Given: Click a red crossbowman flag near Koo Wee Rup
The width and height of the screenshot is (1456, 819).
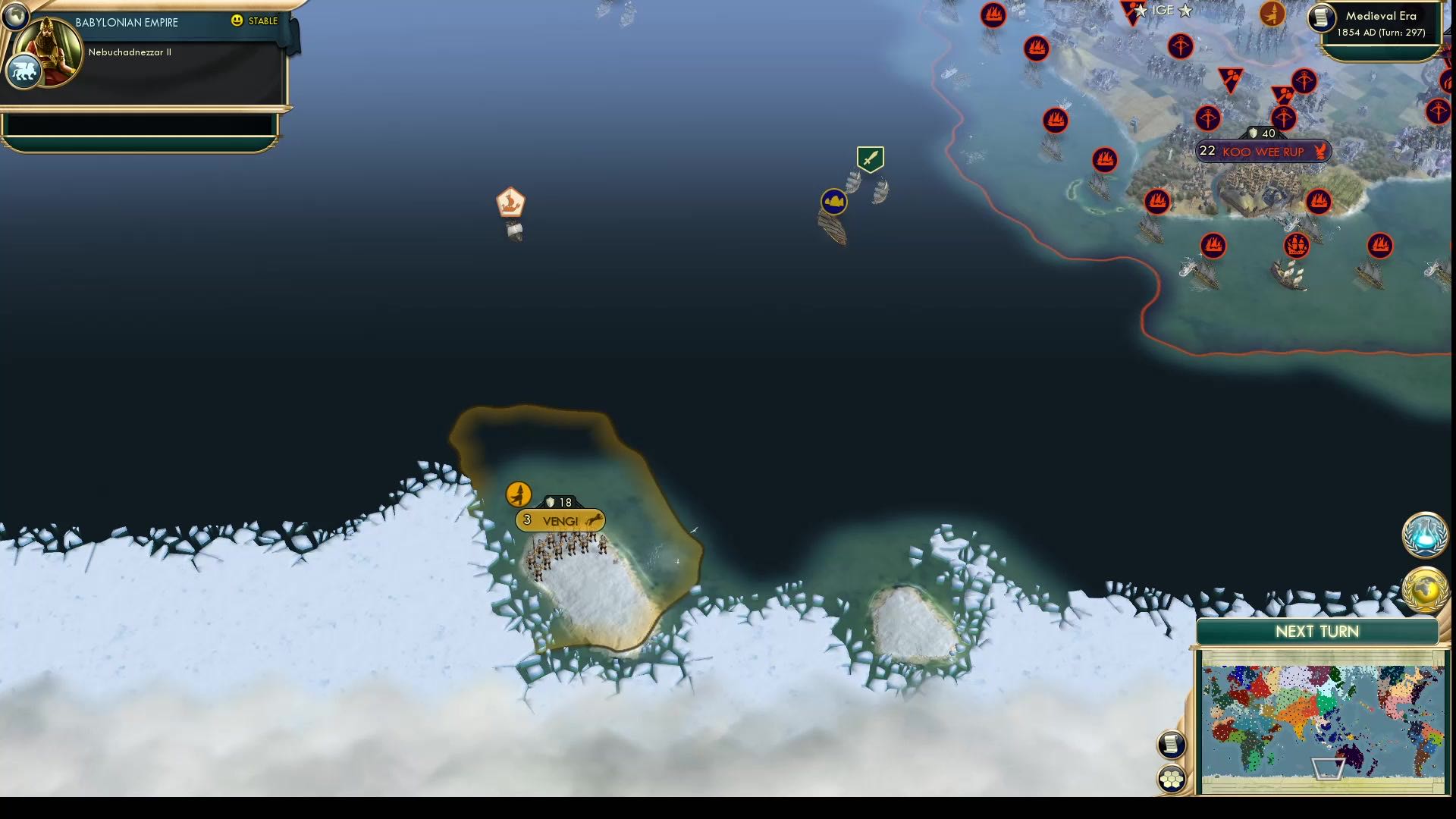Looking at the screenshot, I should pyautogui.click(x=1207, y=118).
